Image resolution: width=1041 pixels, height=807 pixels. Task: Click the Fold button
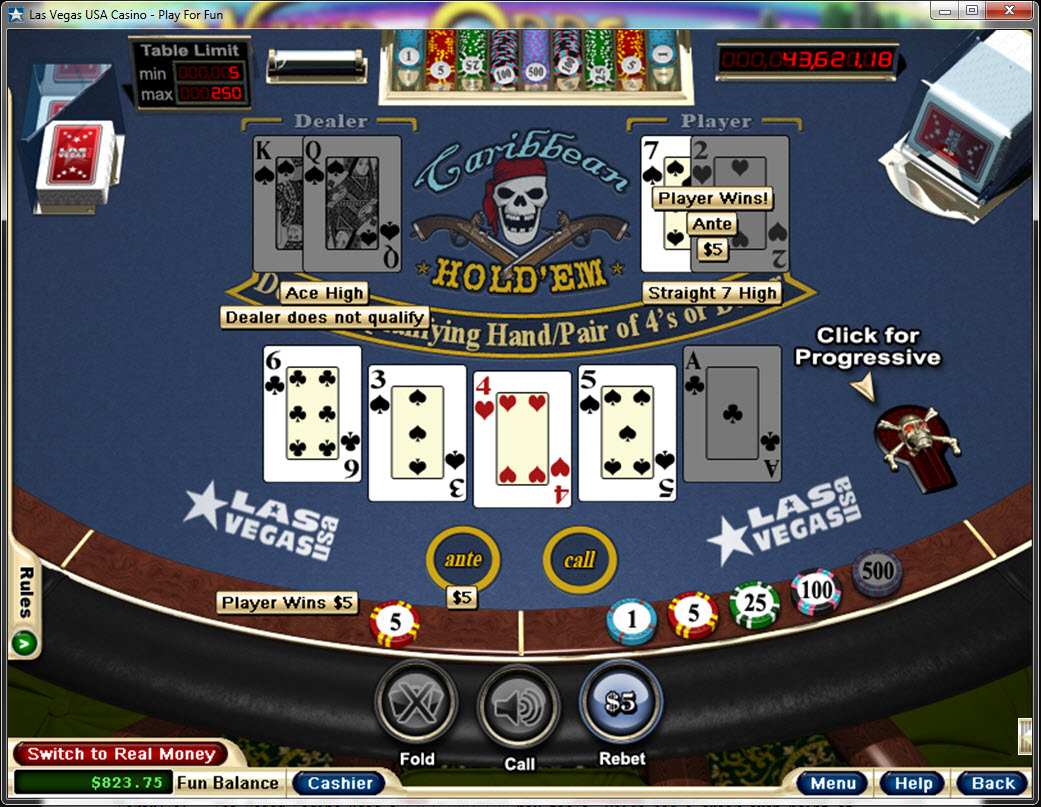(416, 706)
